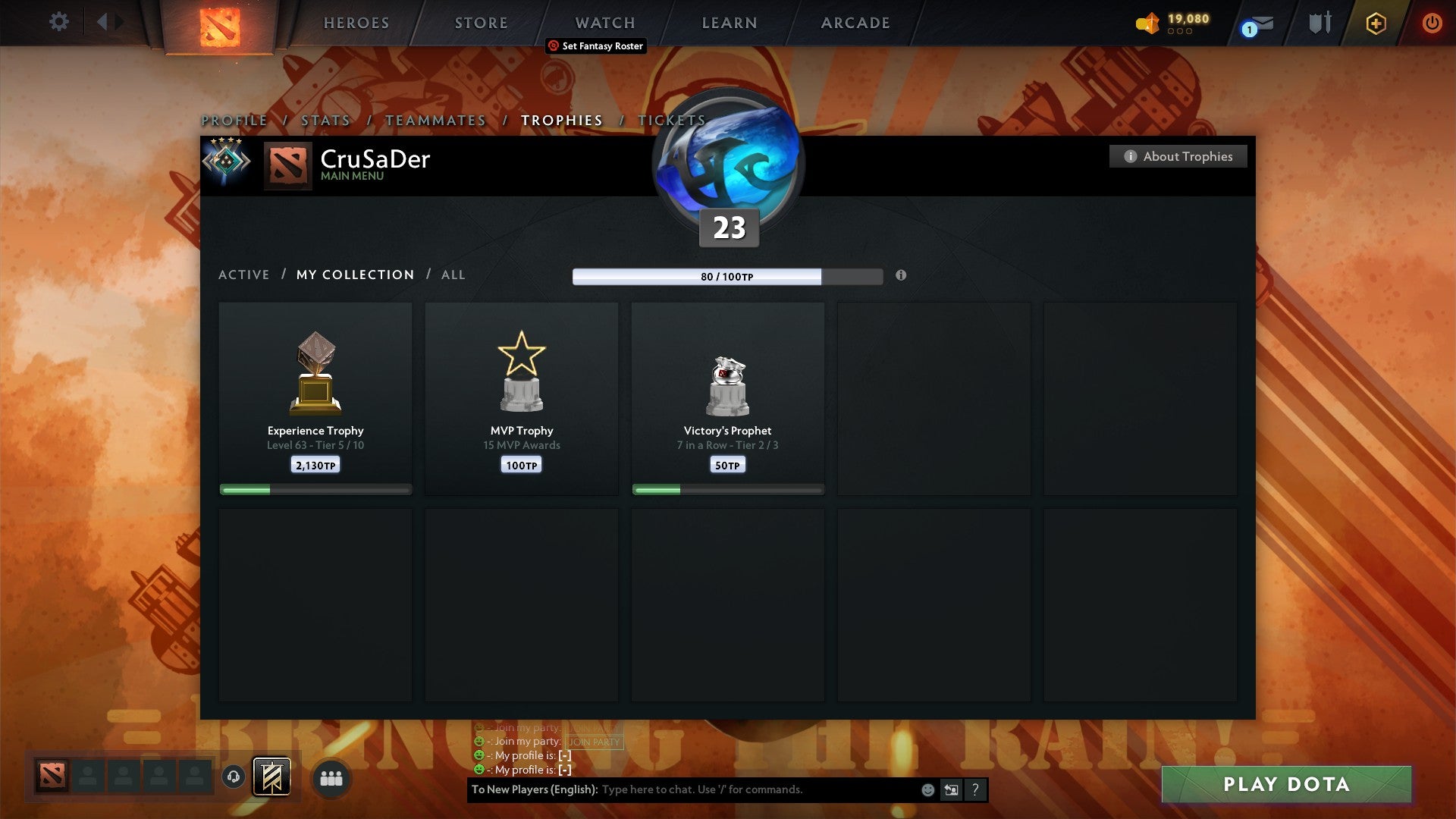
Task: Open the ARCADE section
Action: point(855,23)
